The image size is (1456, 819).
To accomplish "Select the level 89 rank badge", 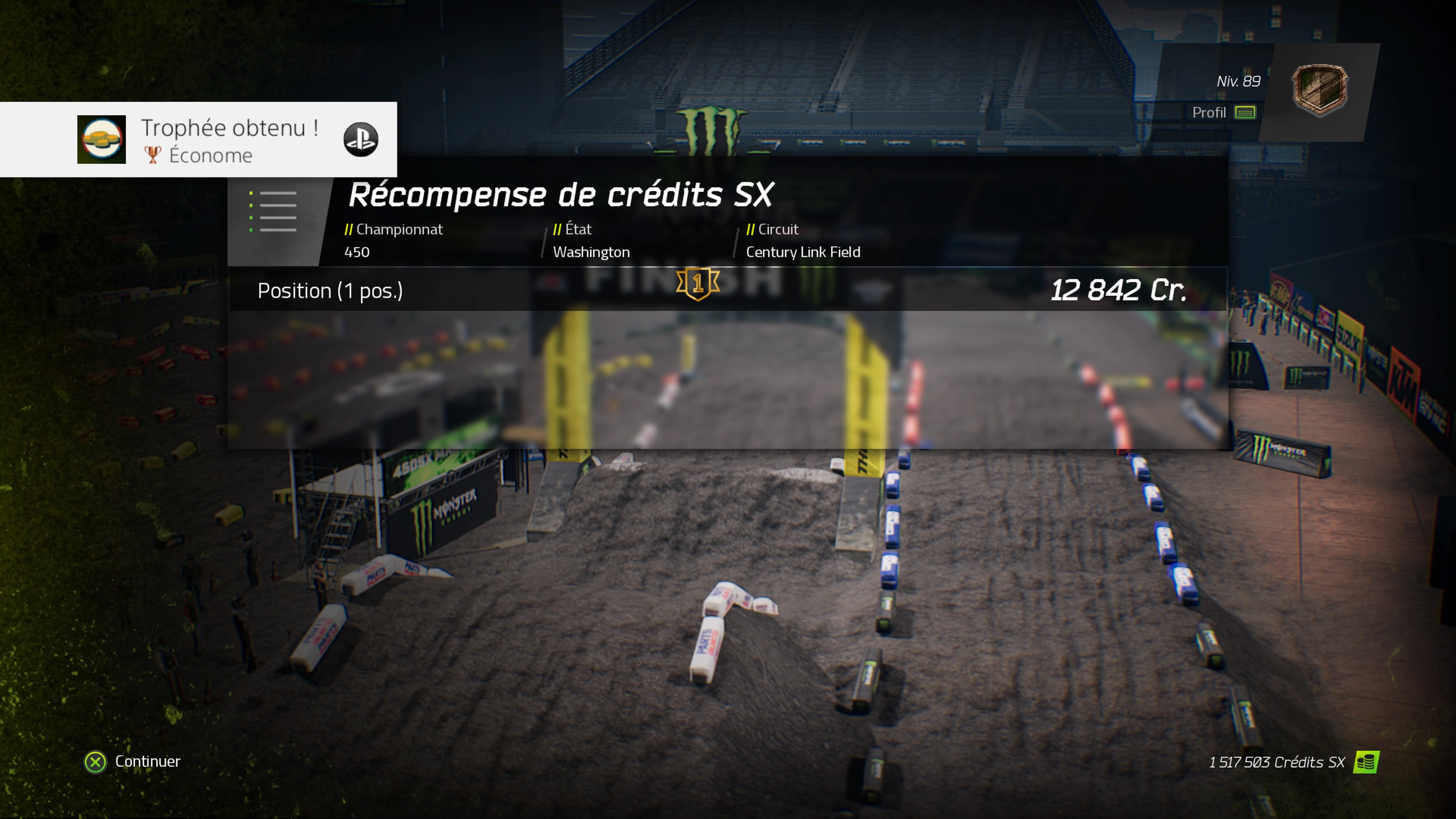I will (x=1319, y=91).
